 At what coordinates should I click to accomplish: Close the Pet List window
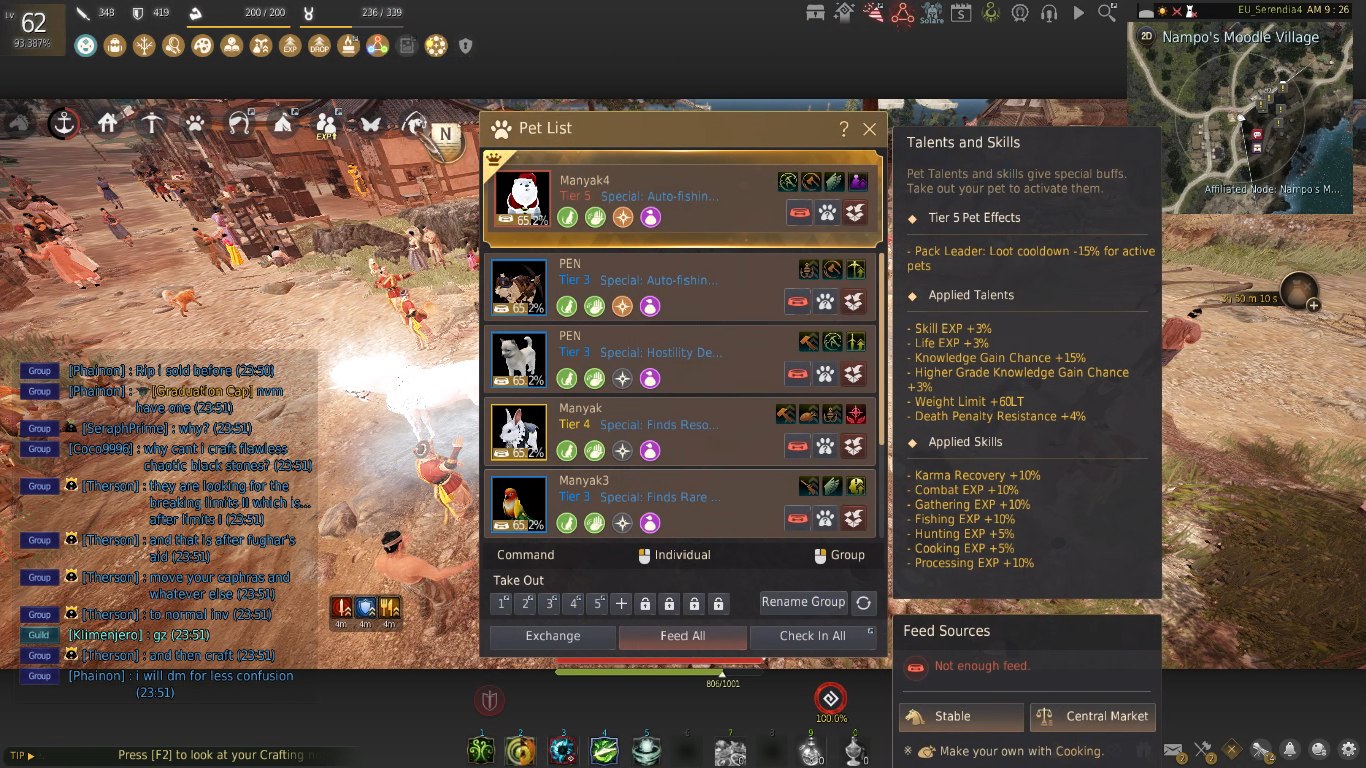point(869,129)
